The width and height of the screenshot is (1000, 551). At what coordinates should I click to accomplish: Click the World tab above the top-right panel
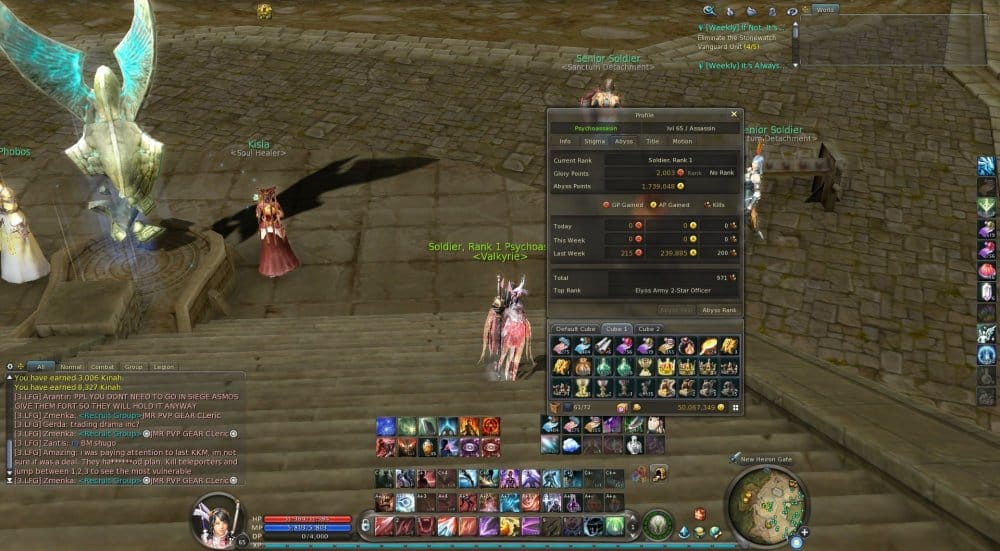pos(825,9)
